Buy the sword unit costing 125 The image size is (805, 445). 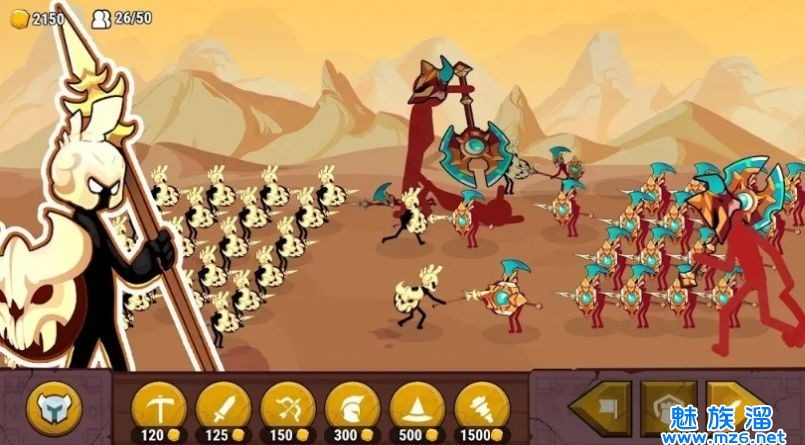tap(223, 409)
